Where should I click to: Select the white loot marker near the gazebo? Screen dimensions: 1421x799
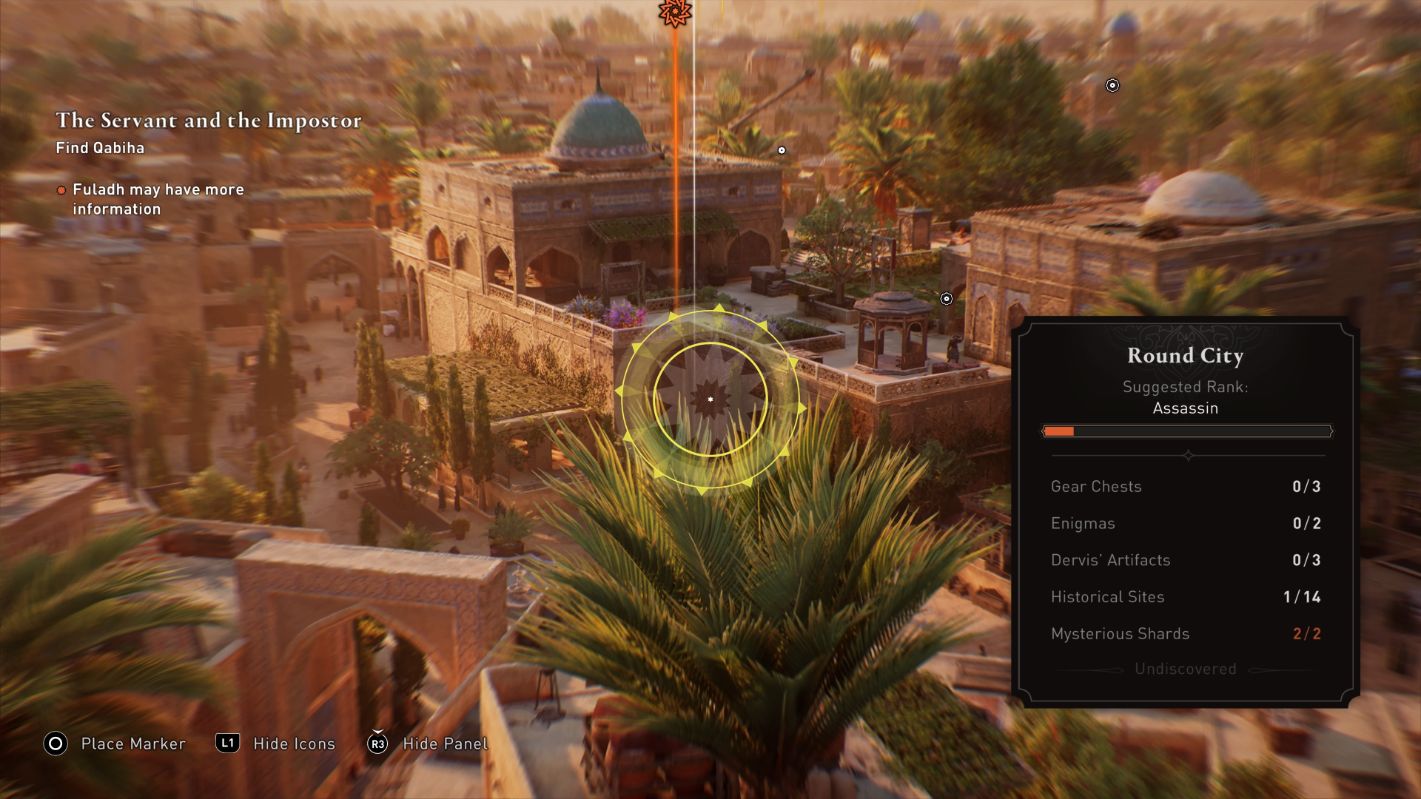click(x=945, y=297)
